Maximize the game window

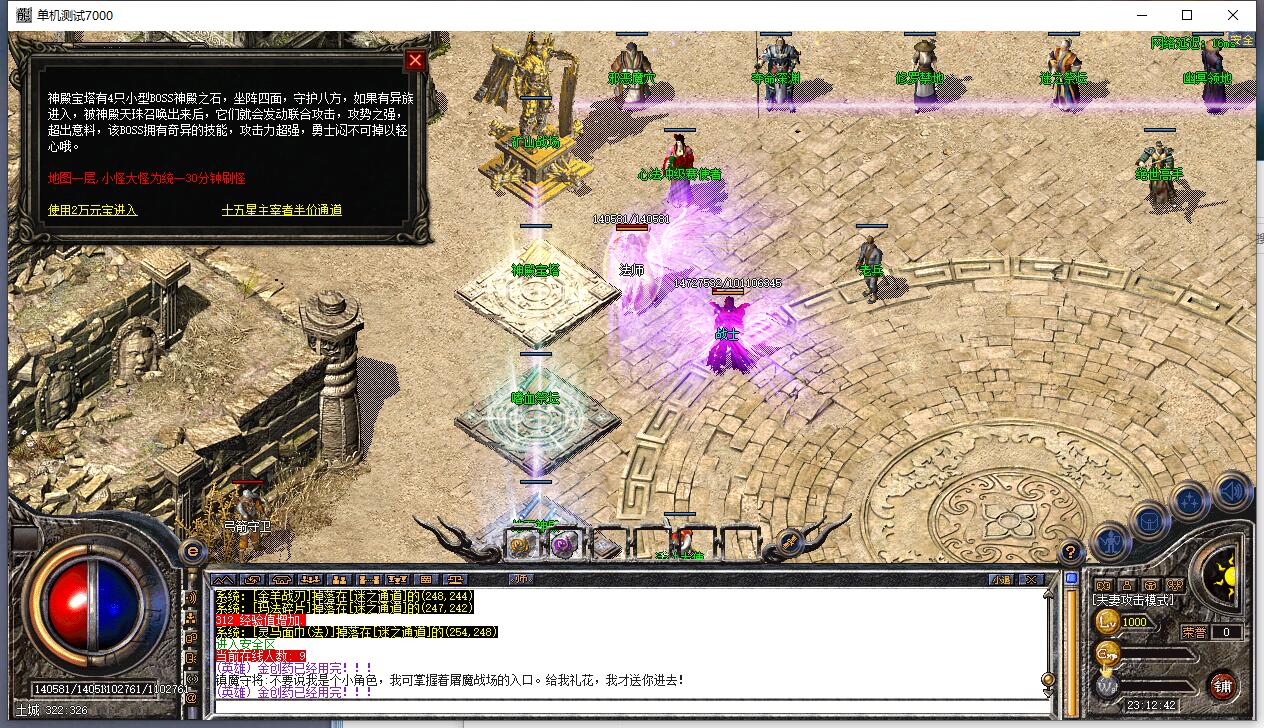click(x=1187, y=15)
